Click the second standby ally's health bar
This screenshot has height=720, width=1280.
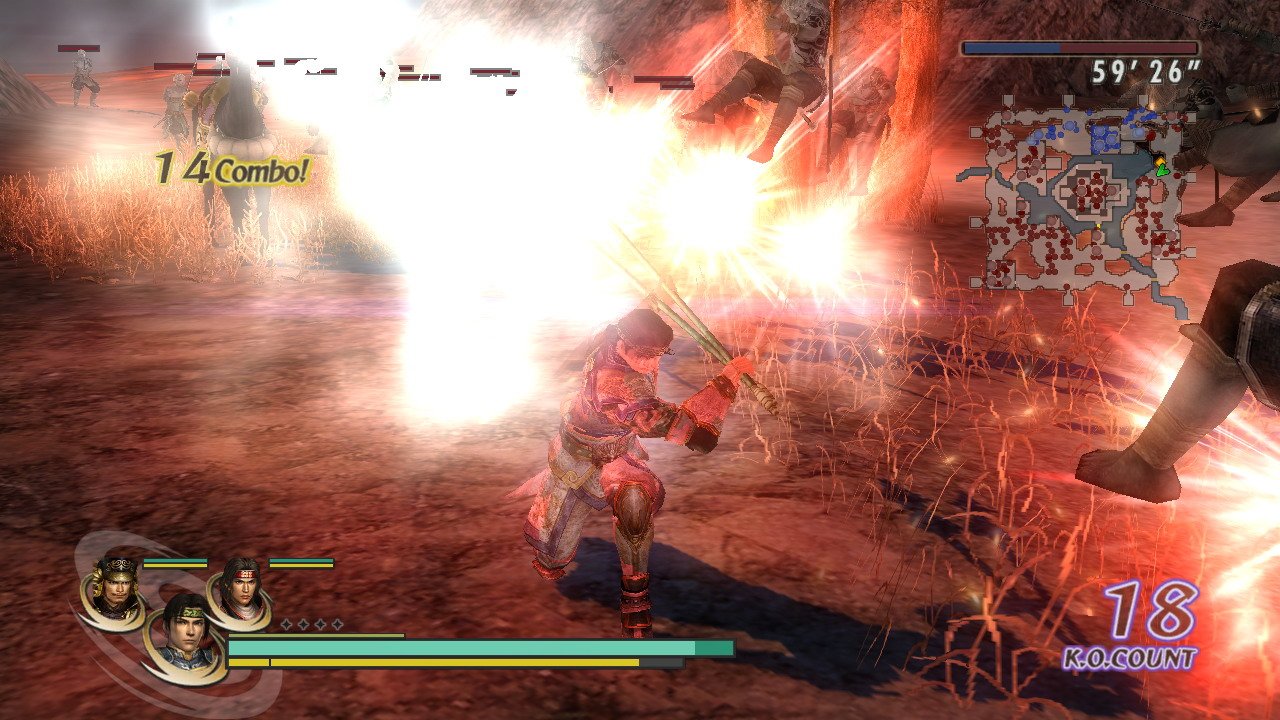(299, 562)
